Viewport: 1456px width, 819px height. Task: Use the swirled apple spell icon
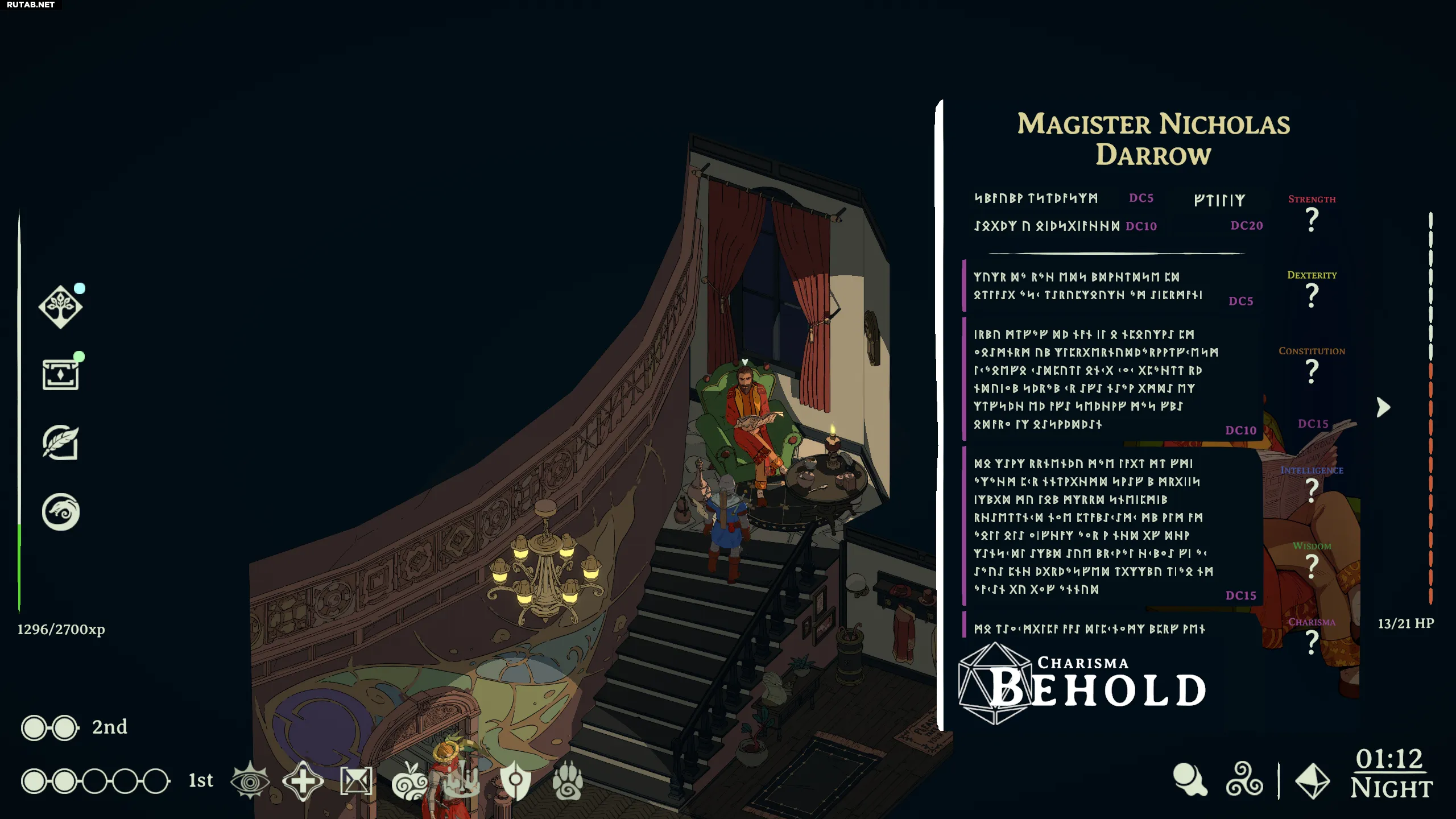pos(409,781)
